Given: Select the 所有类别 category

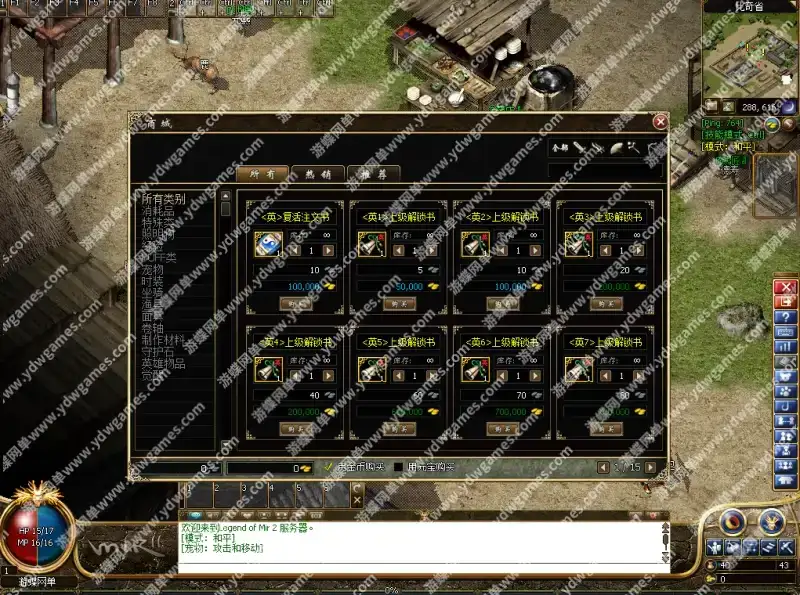Looking at the screenshot, I should (163, 199).
